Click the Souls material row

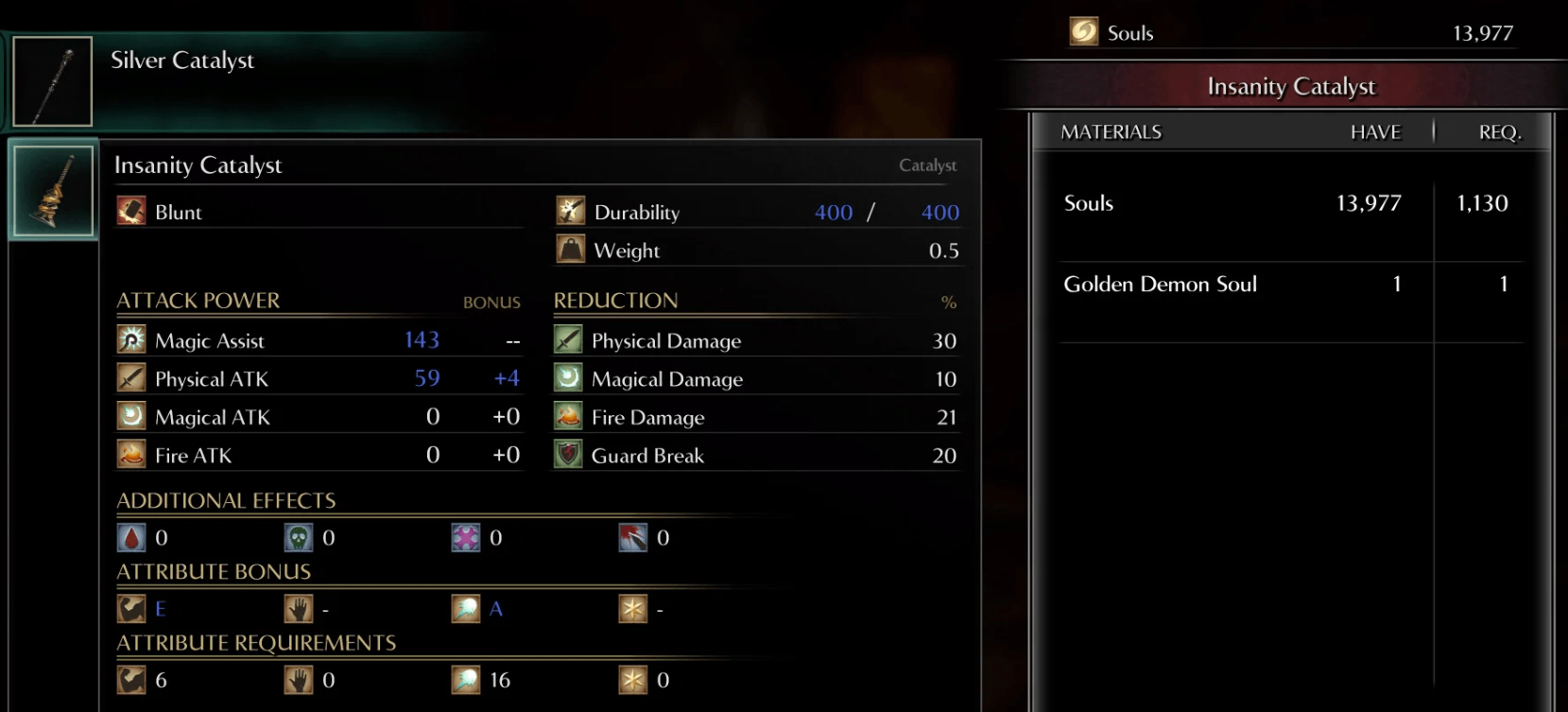pos(1088,202)
